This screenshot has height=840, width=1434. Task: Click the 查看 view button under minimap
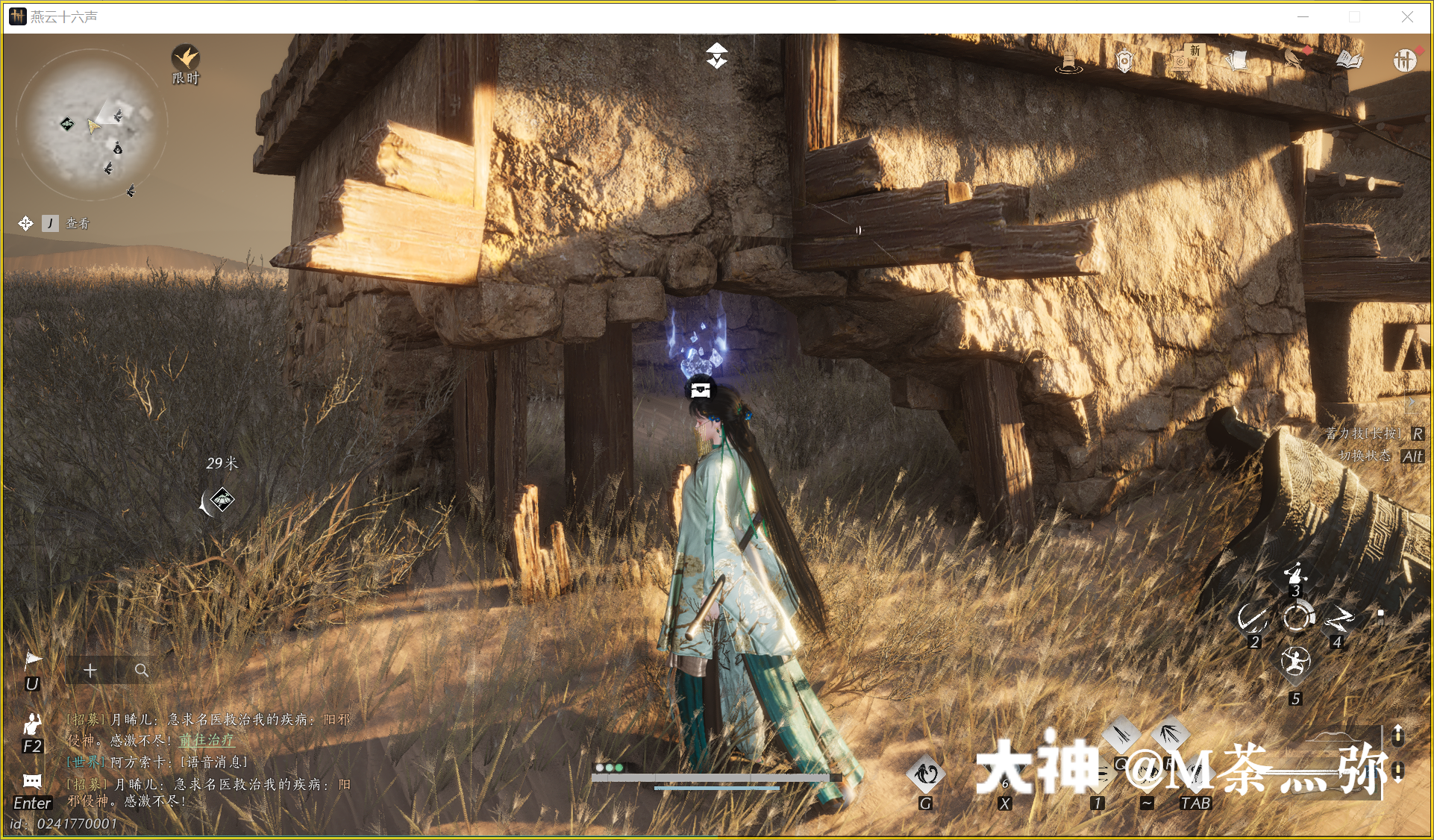click(x=77, y=223)
